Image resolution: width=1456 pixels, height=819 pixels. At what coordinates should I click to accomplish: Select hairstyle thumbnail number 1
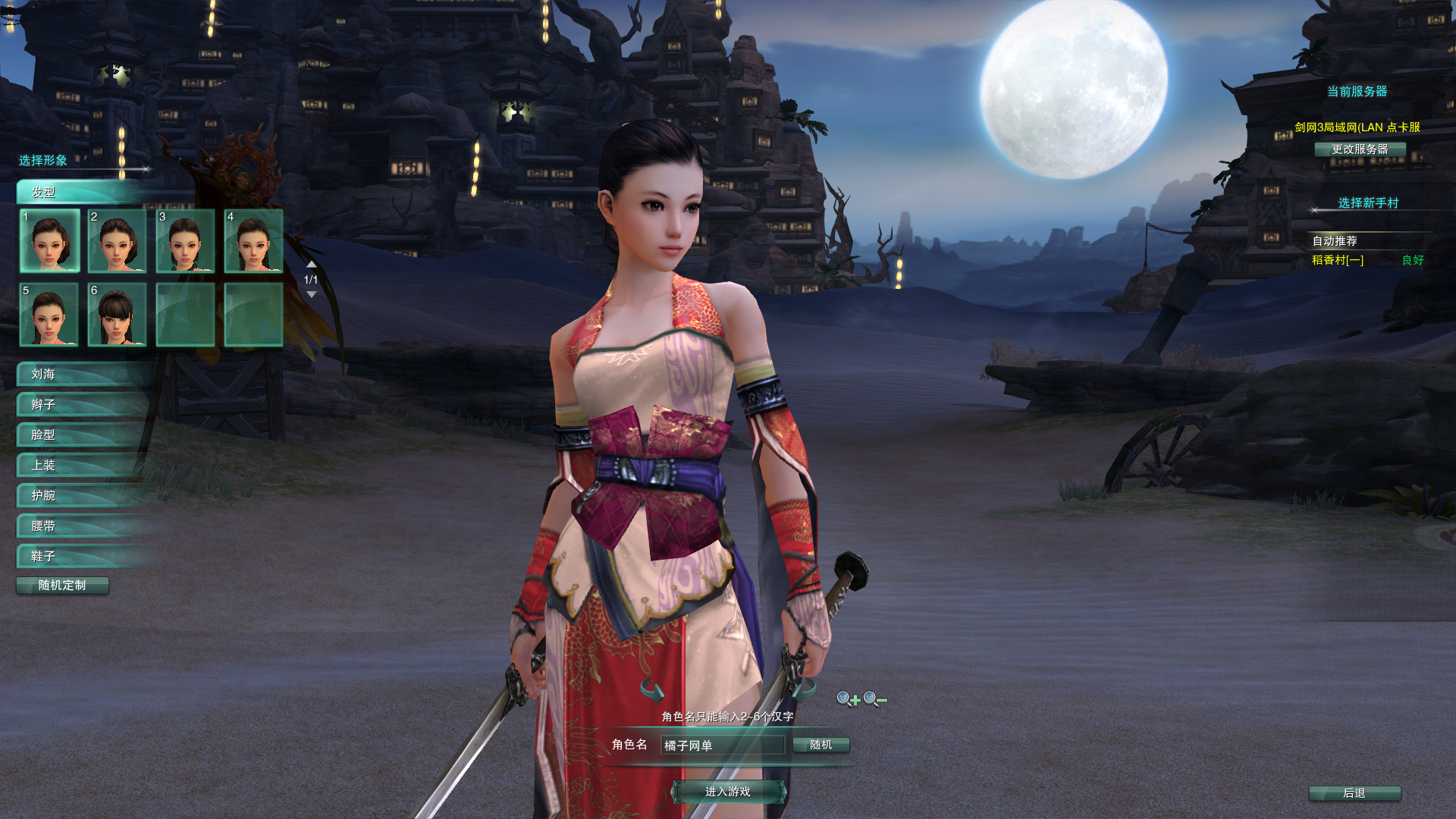point(49,241)
